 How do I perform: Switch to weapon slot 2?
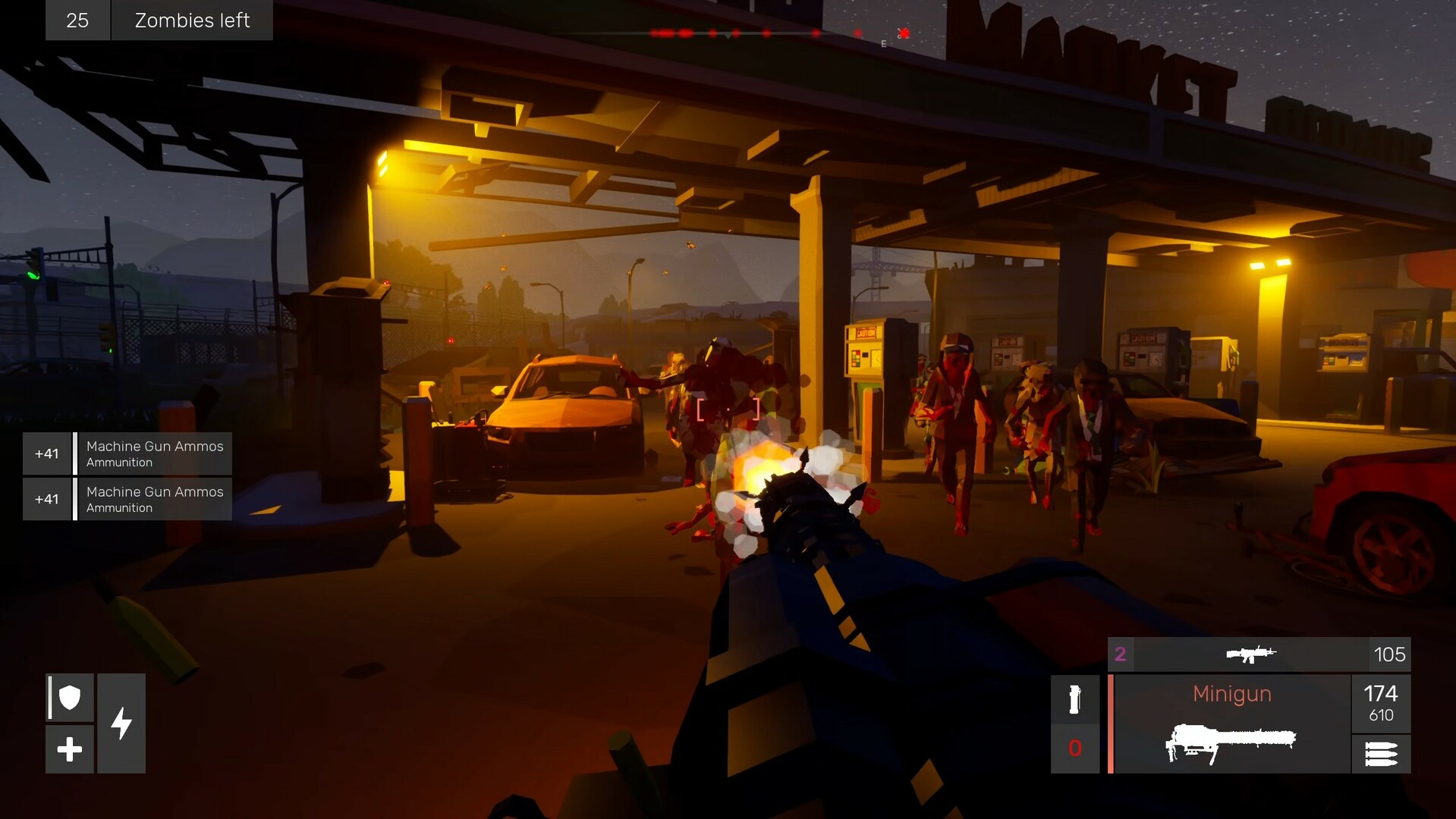[1119, 654]
